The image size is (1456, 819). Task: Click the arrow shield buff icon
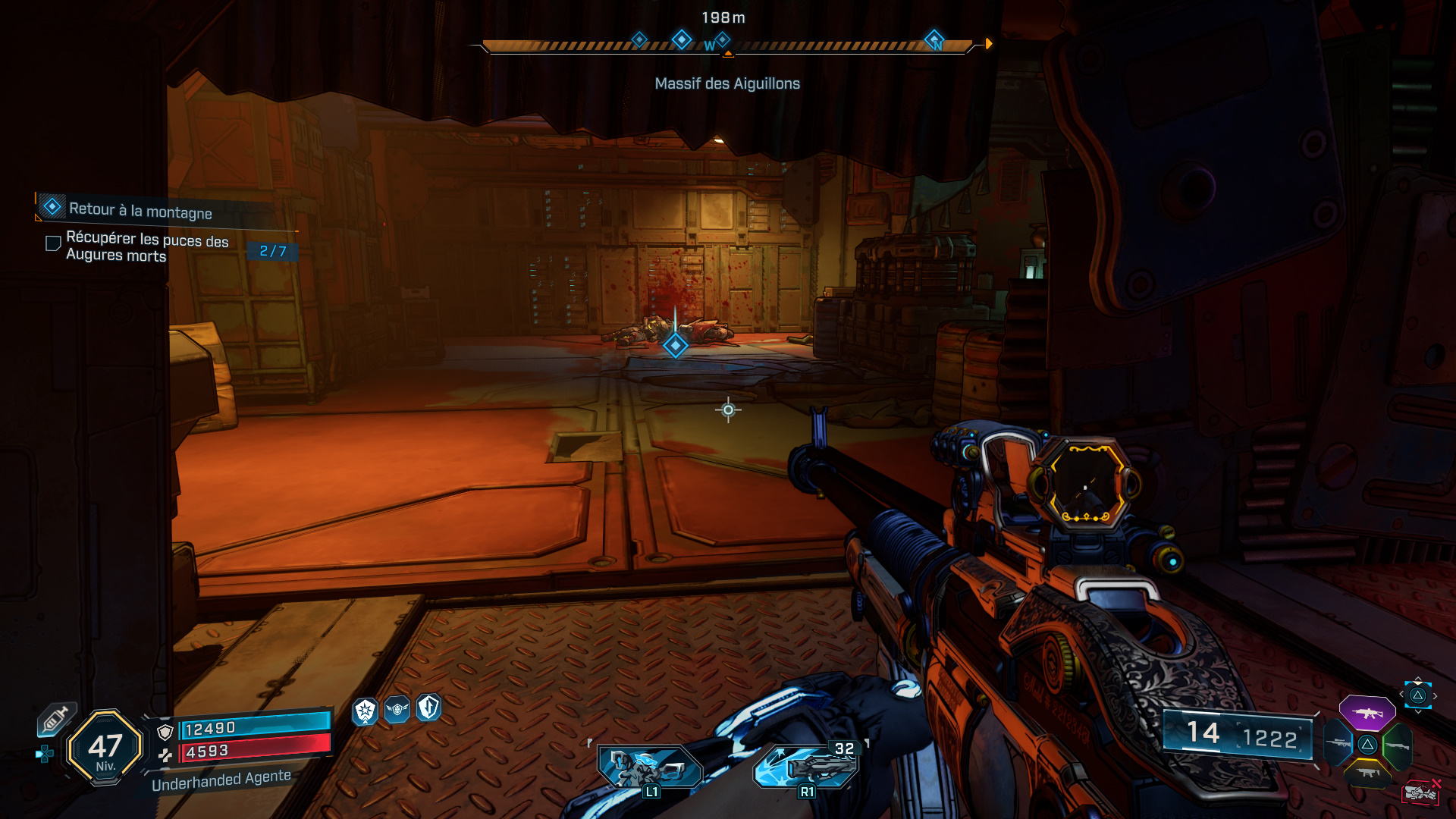point(428,708)
